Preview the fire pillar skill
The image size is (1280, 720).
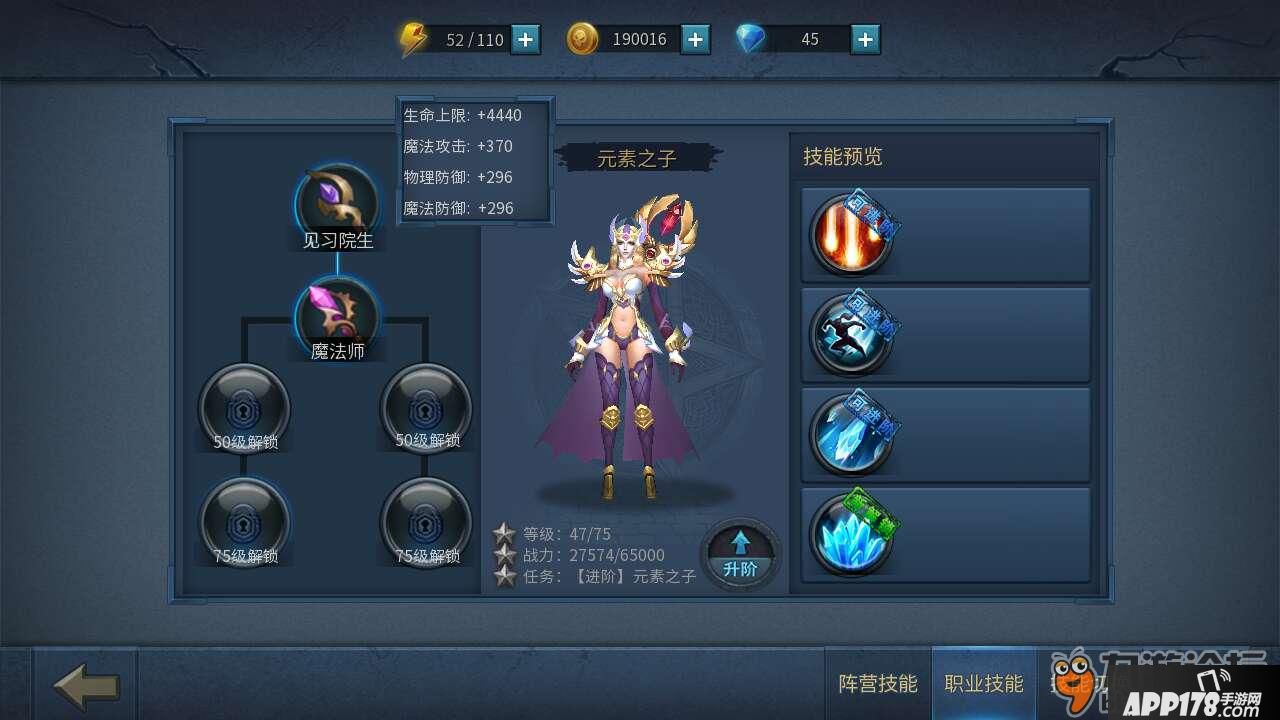[x=850, y=234]
